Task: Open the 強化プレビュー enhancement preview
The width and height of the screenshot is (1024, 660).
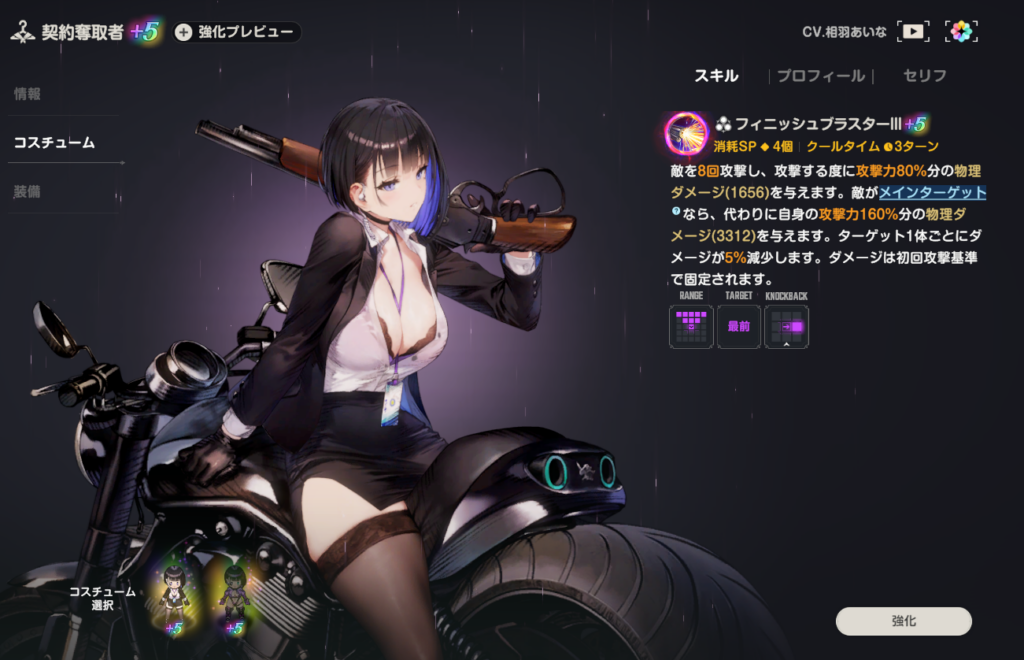Action: pyautogui.click(x=236, y=32)
